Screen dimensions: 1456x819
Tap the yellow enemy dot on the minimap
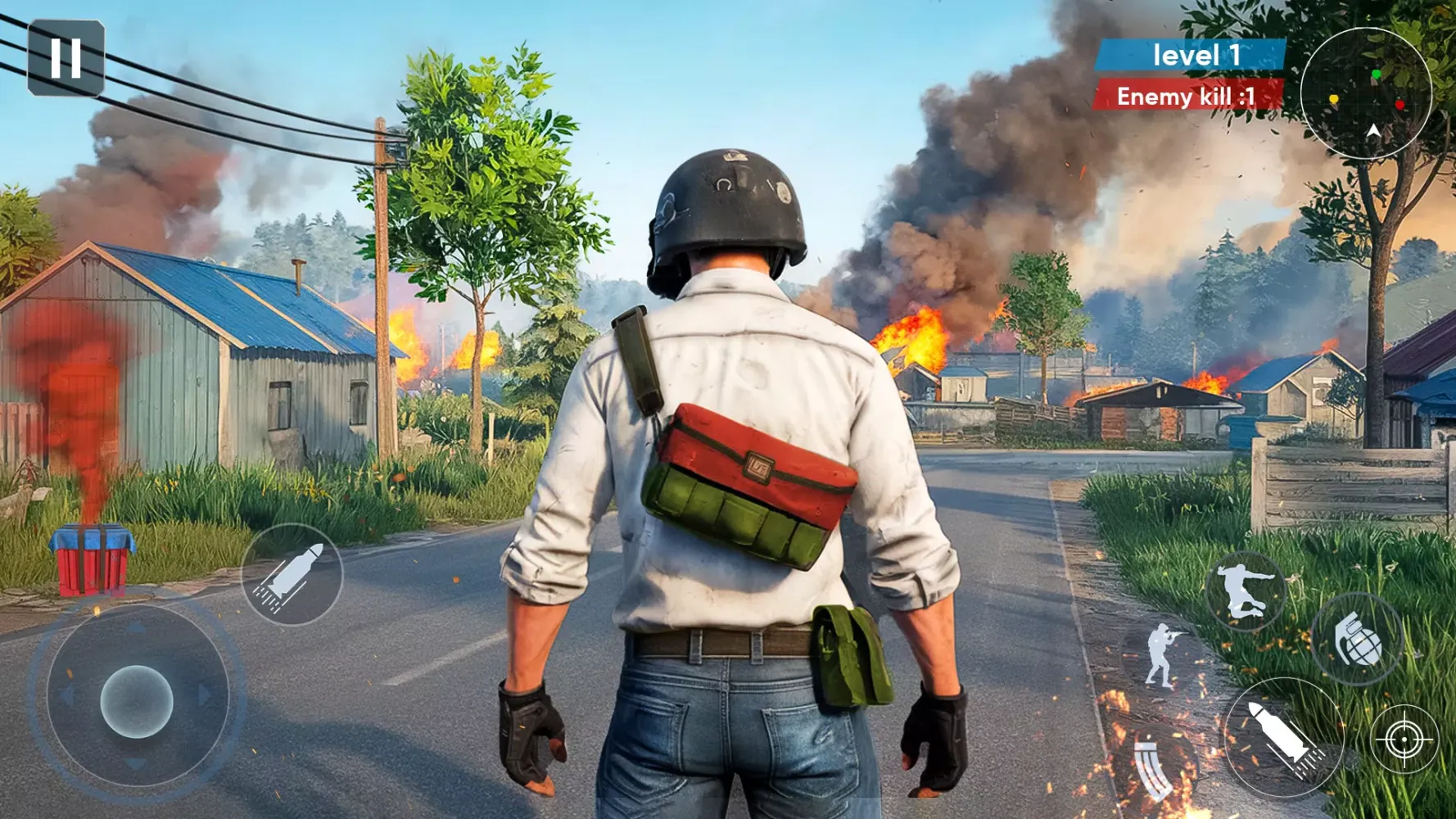point(1334,98)
